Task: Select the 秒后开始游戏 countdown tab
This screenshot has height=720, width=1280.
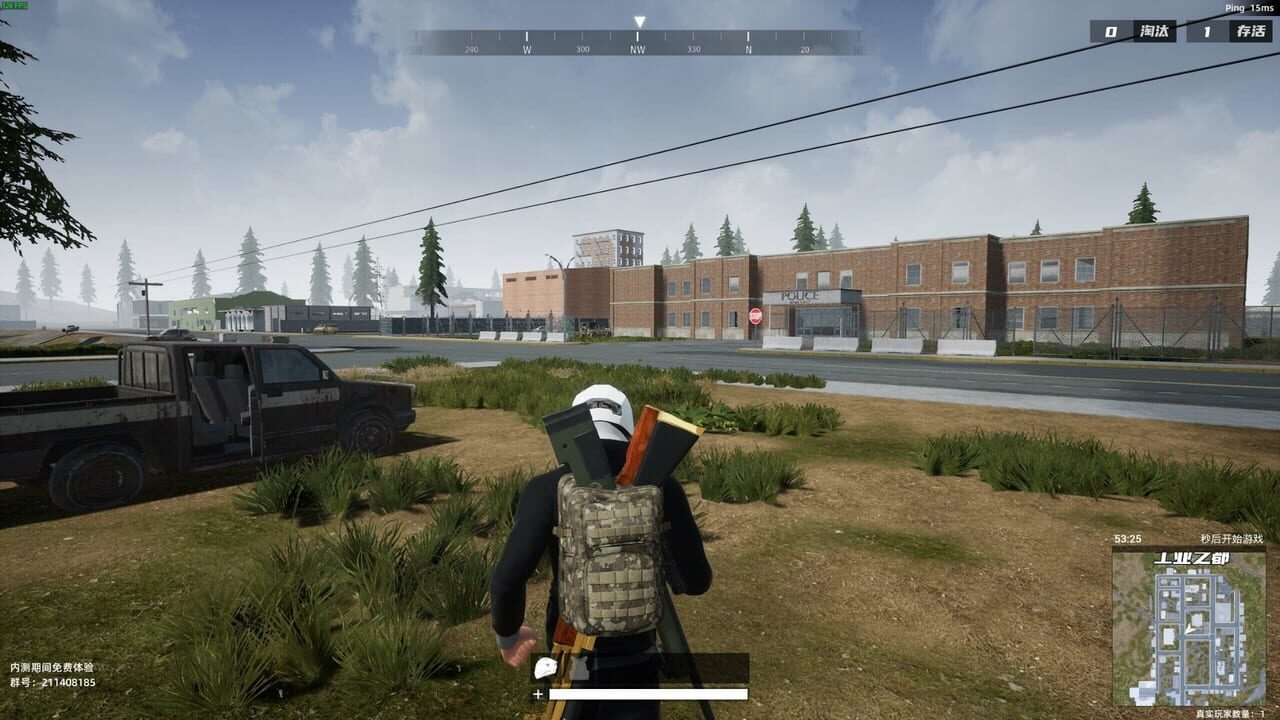Action: (x=1232, y=537)
